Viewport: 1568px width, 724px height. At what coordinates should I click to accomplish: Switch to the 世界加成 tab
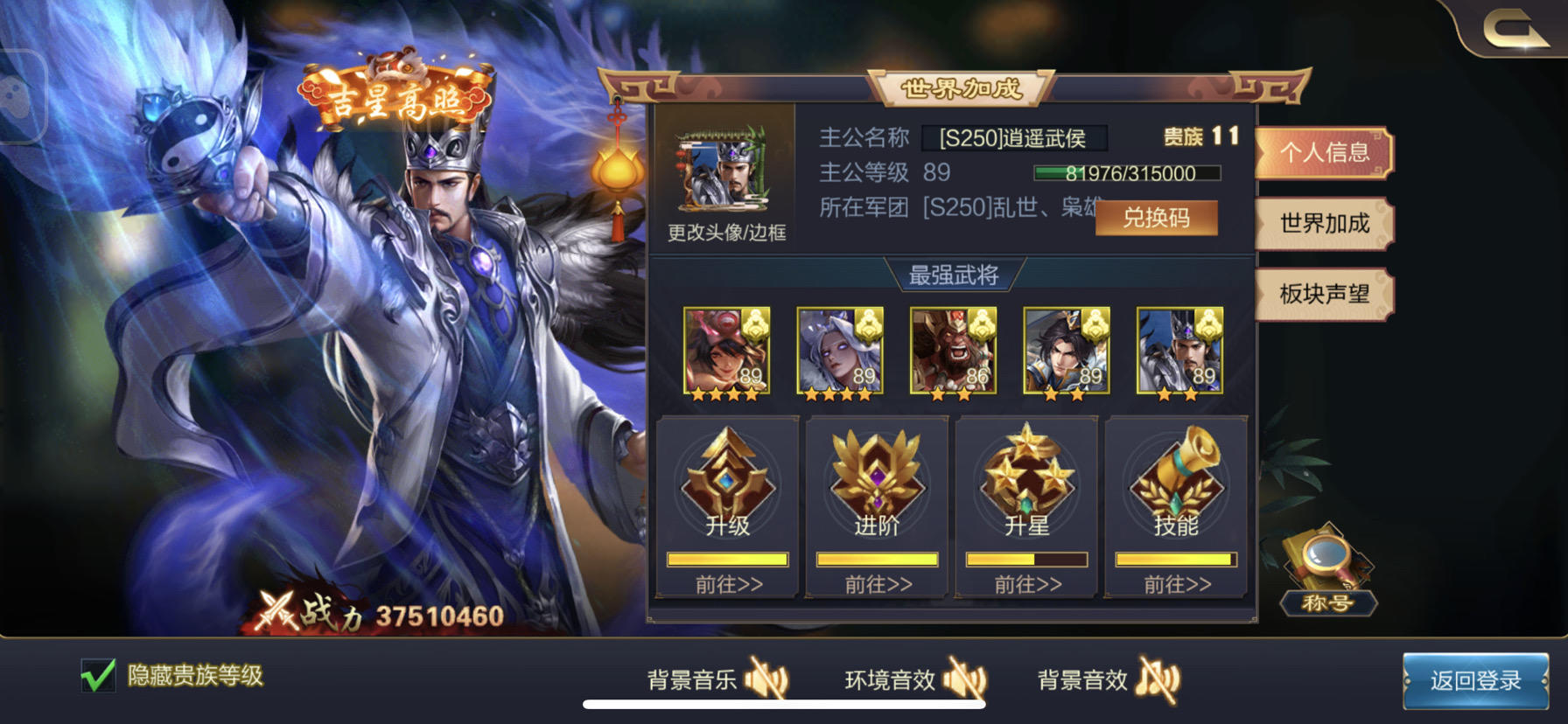[1324, 225]
